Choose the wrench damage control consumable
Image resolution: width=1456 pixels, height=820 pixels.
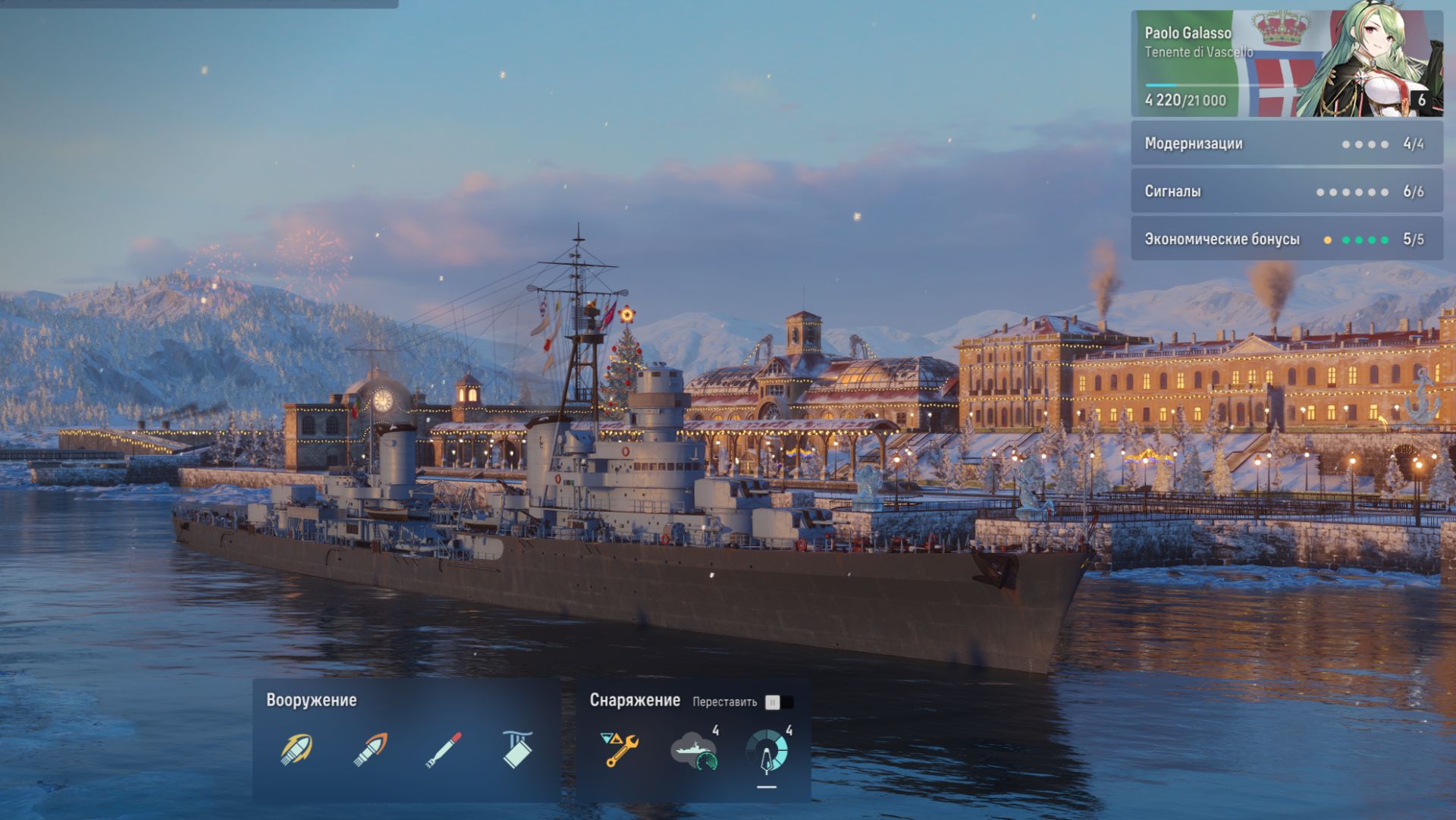tap(620, 749)
